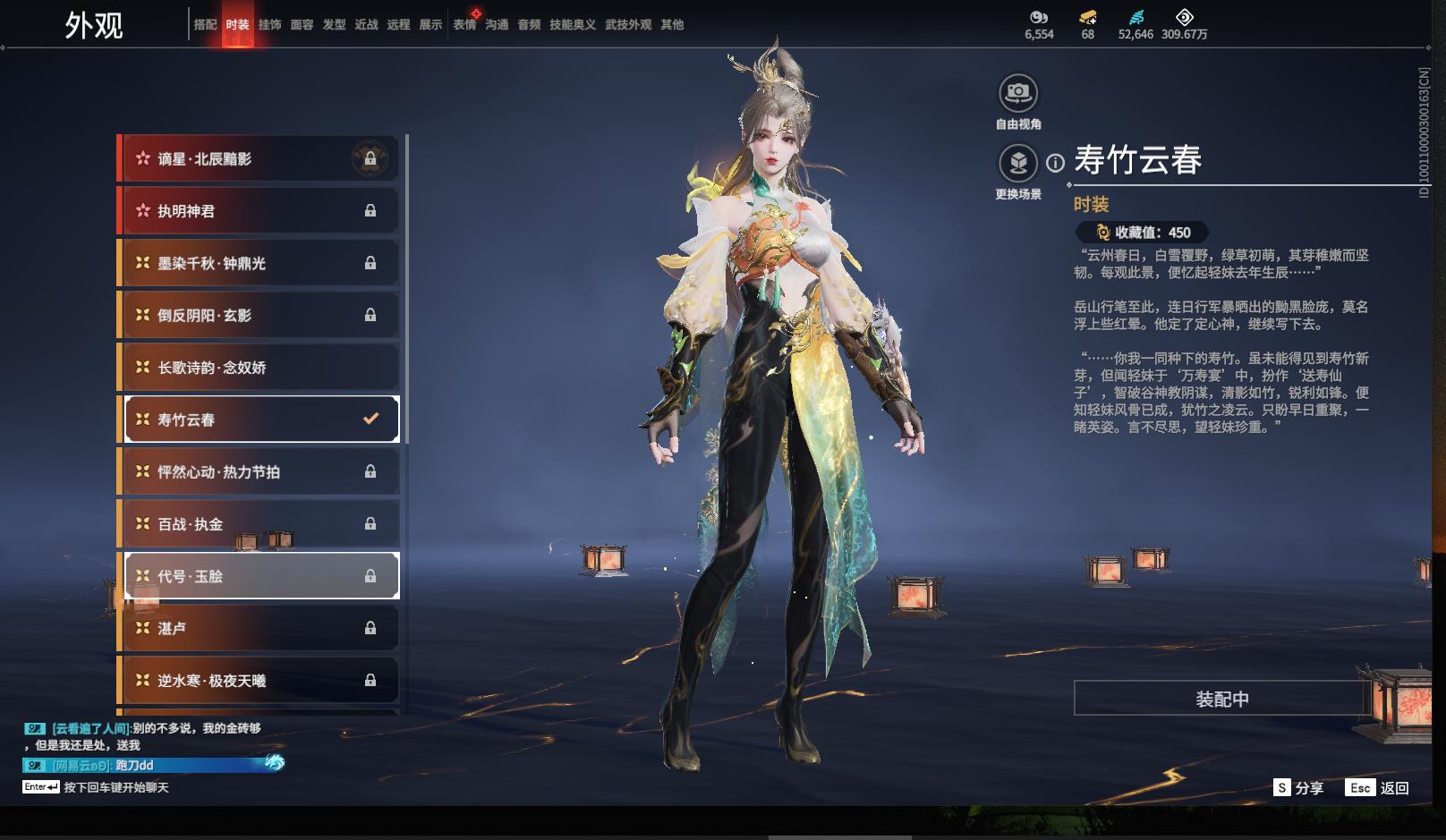Image resolution: width=1446 pixels, height=840 pixels.
Task: Switch to the 搭配 tab
Action: click(x=205, y=25)
